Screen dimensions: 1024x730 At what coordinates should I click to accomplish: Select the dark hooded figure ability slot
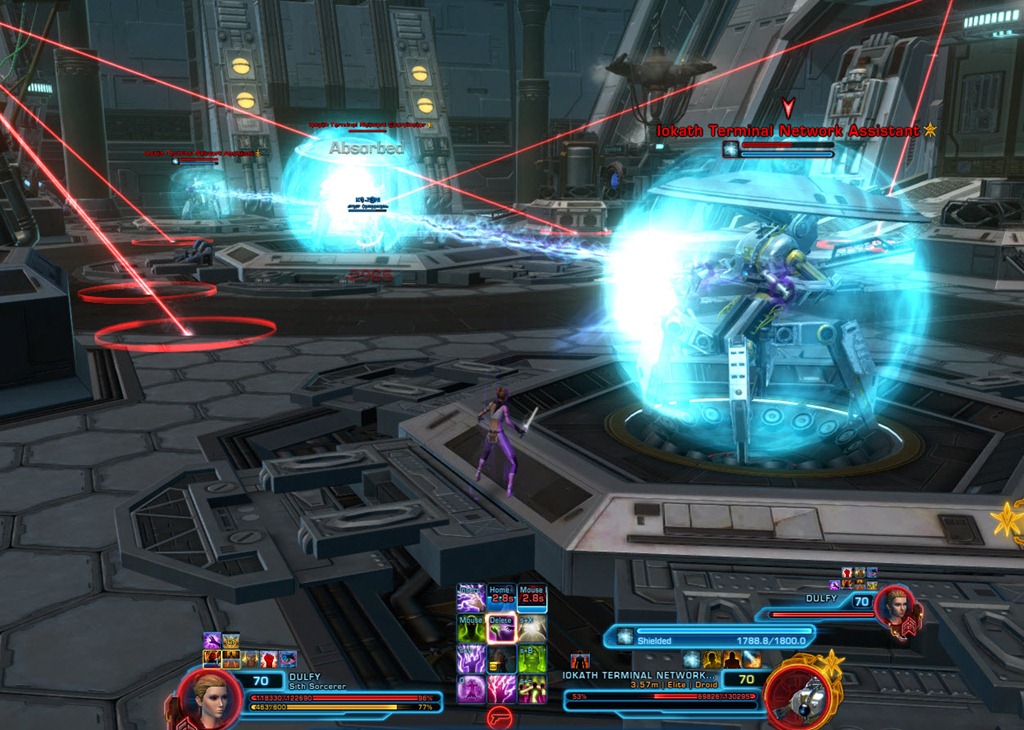click(x=501, y=658)
